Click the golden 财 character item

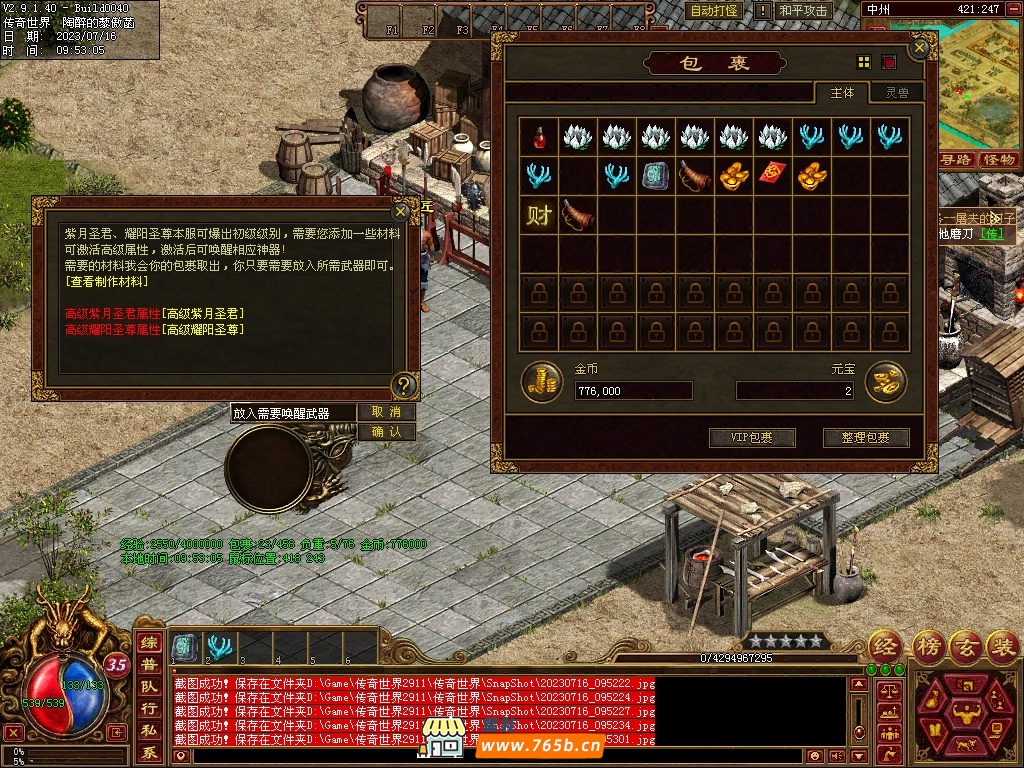[539, 214]
